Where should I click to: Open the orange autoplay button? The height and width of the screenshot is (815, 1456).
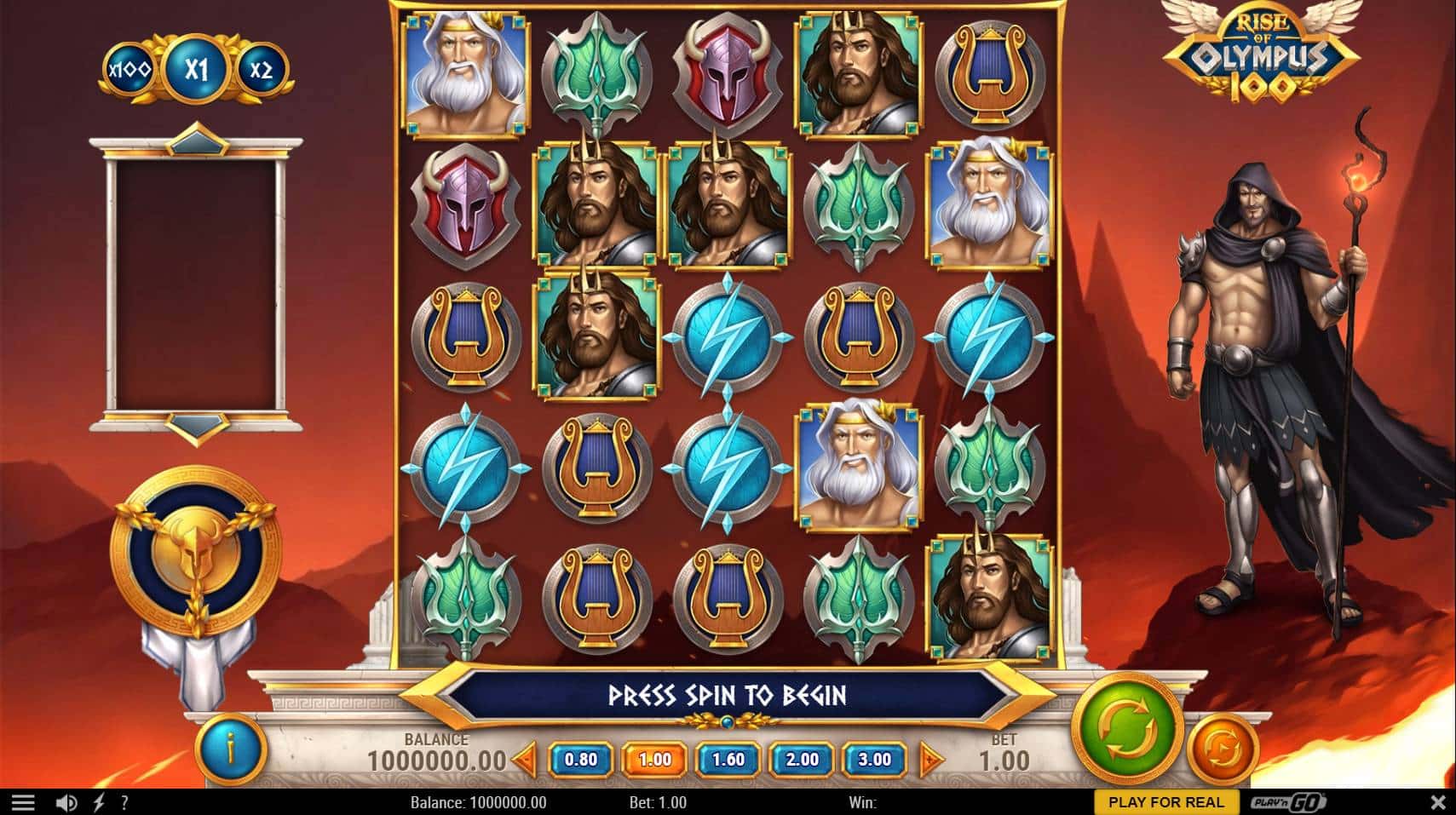[1222, 750]
